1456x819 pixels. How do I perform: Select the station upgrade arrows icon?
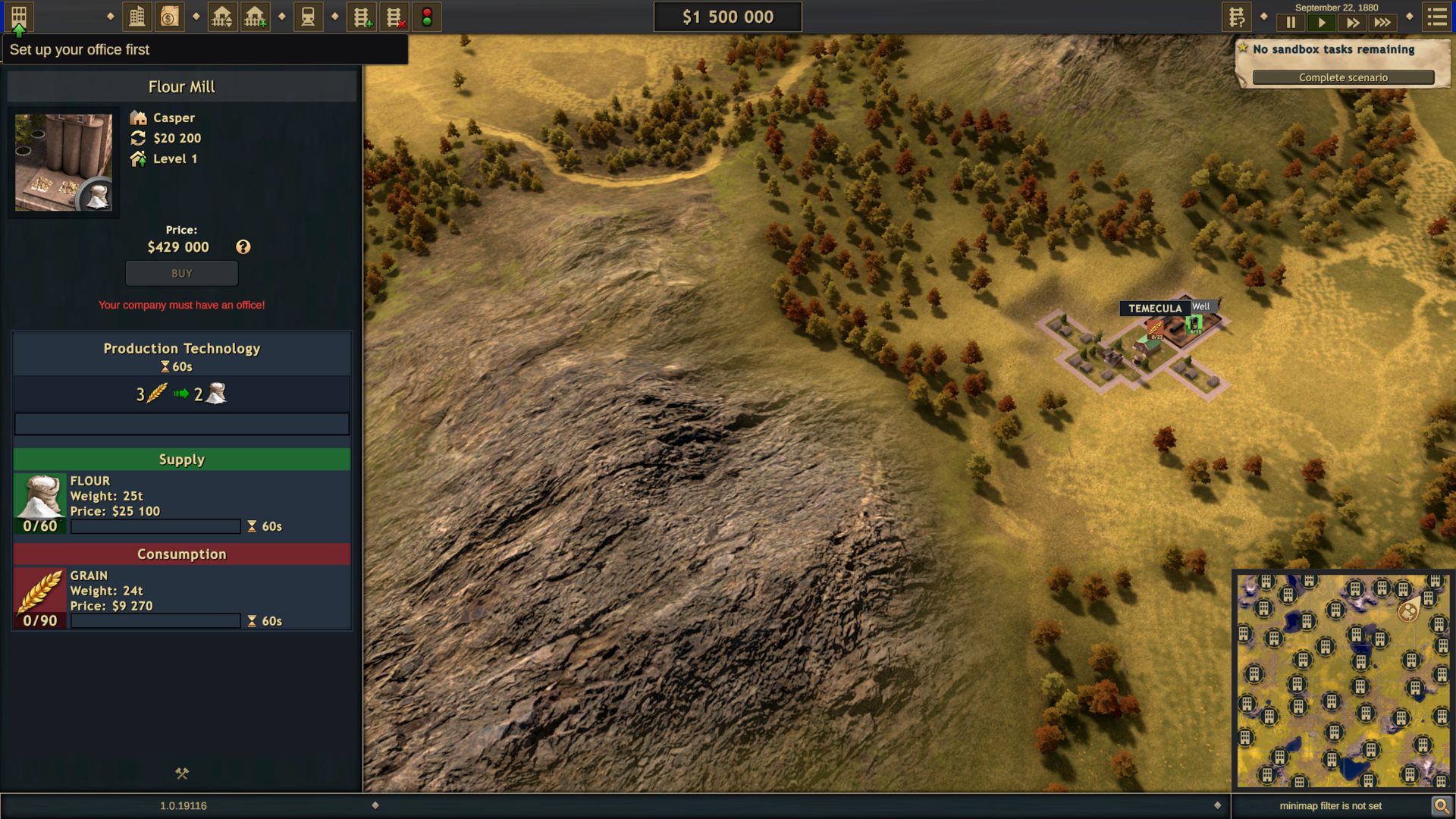point(221,17)
